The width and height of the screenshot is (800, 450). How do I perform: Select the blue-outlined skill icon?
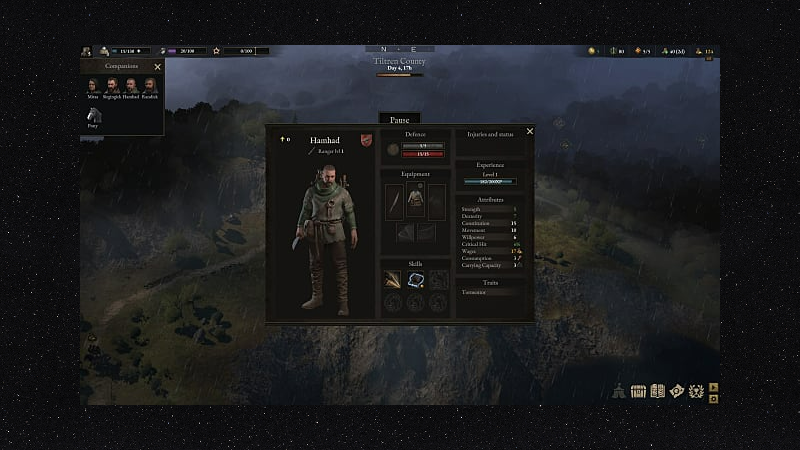(x=415, y=280)
